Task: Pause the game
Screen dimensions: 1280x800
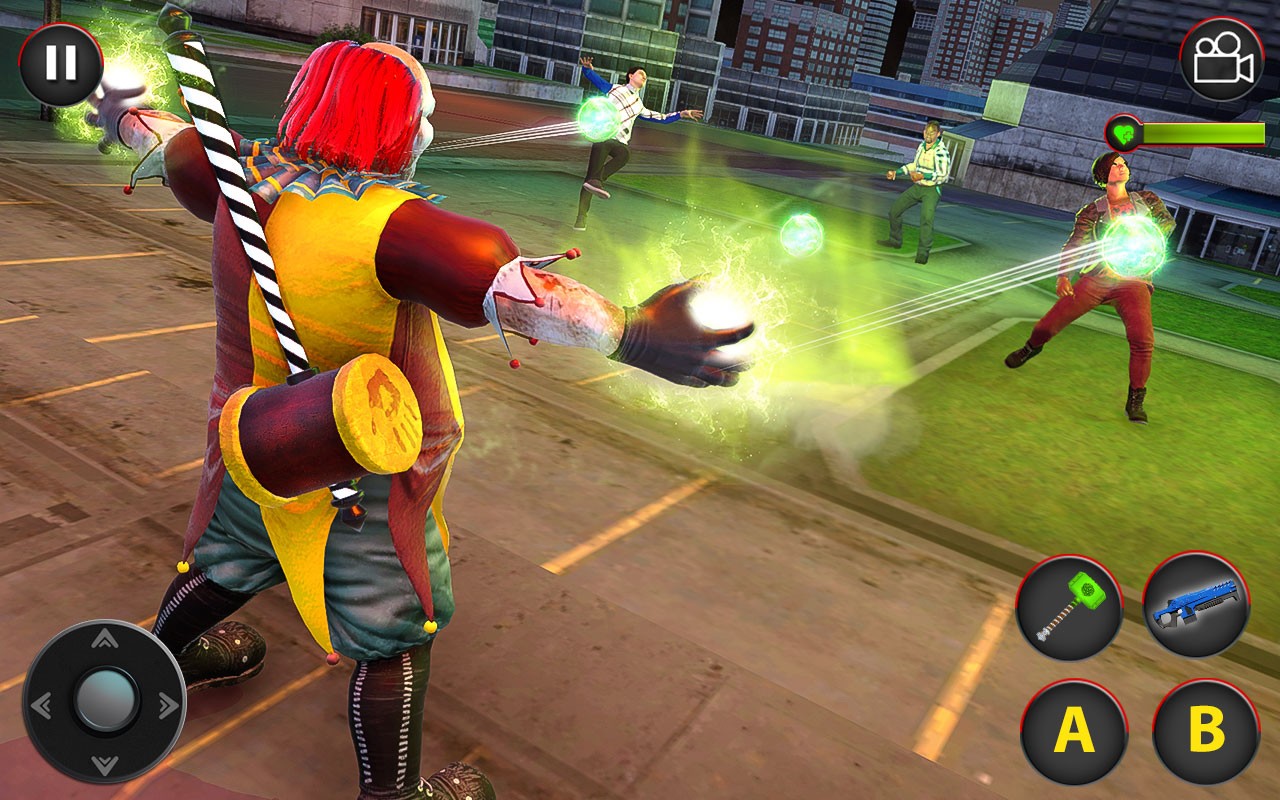Action: click(62, 64)
